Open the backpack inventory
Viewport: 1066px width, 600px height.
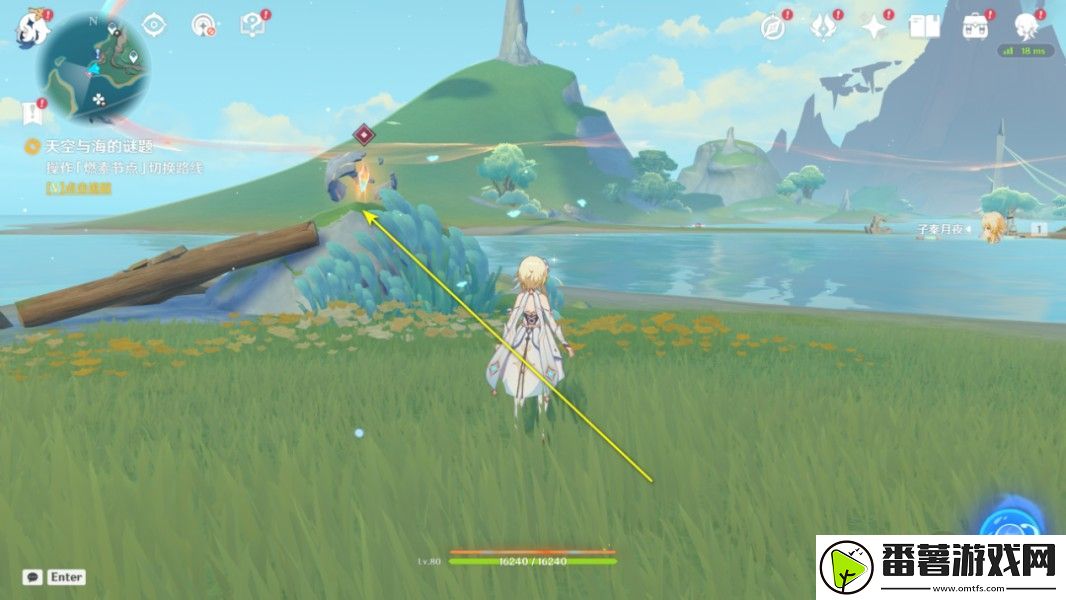pyautogui.click(x=975, y=27)
